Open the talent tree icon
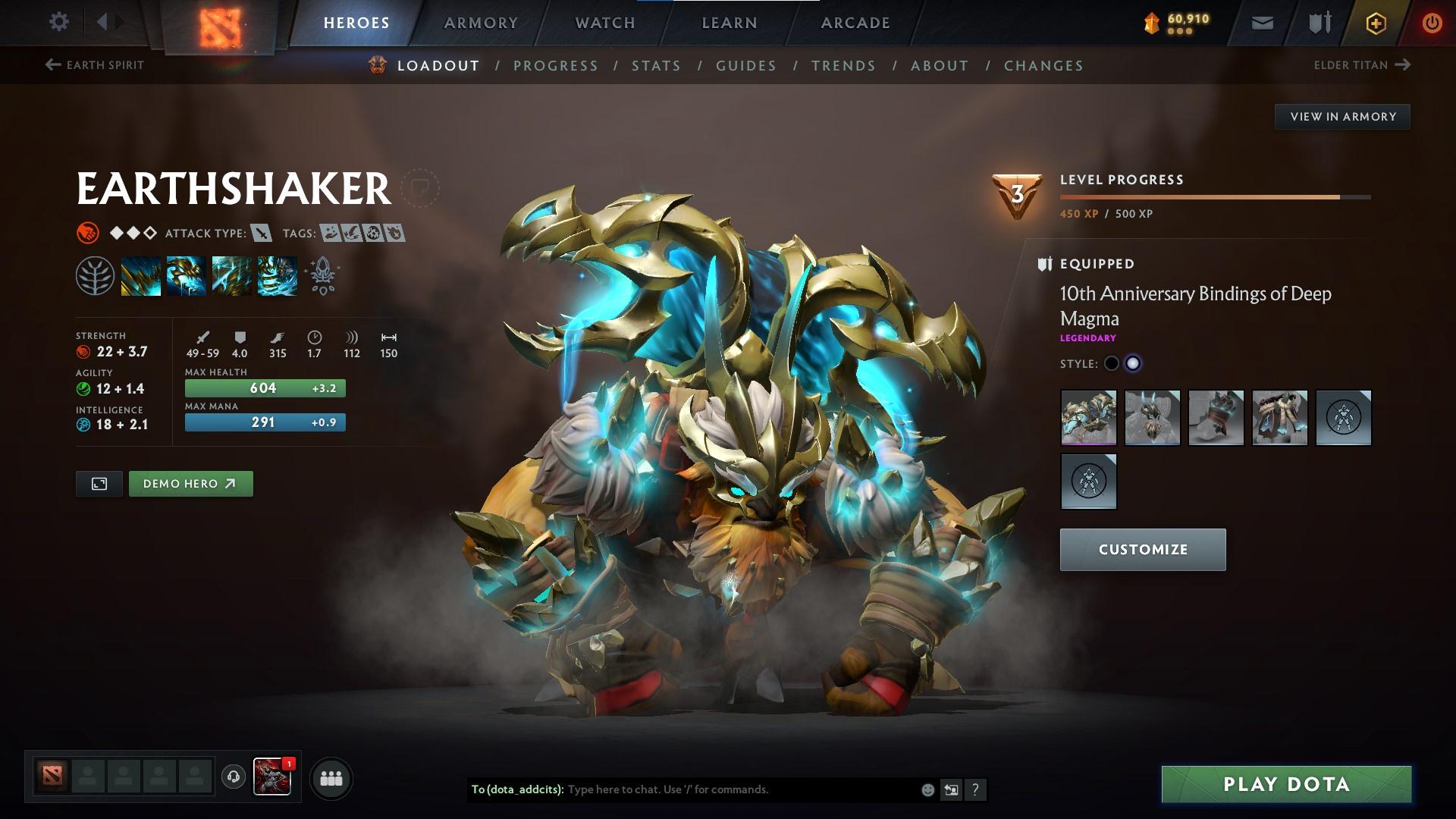Image resolution: width=1456 pixels, height=819 pixels. tap(95, 275)
